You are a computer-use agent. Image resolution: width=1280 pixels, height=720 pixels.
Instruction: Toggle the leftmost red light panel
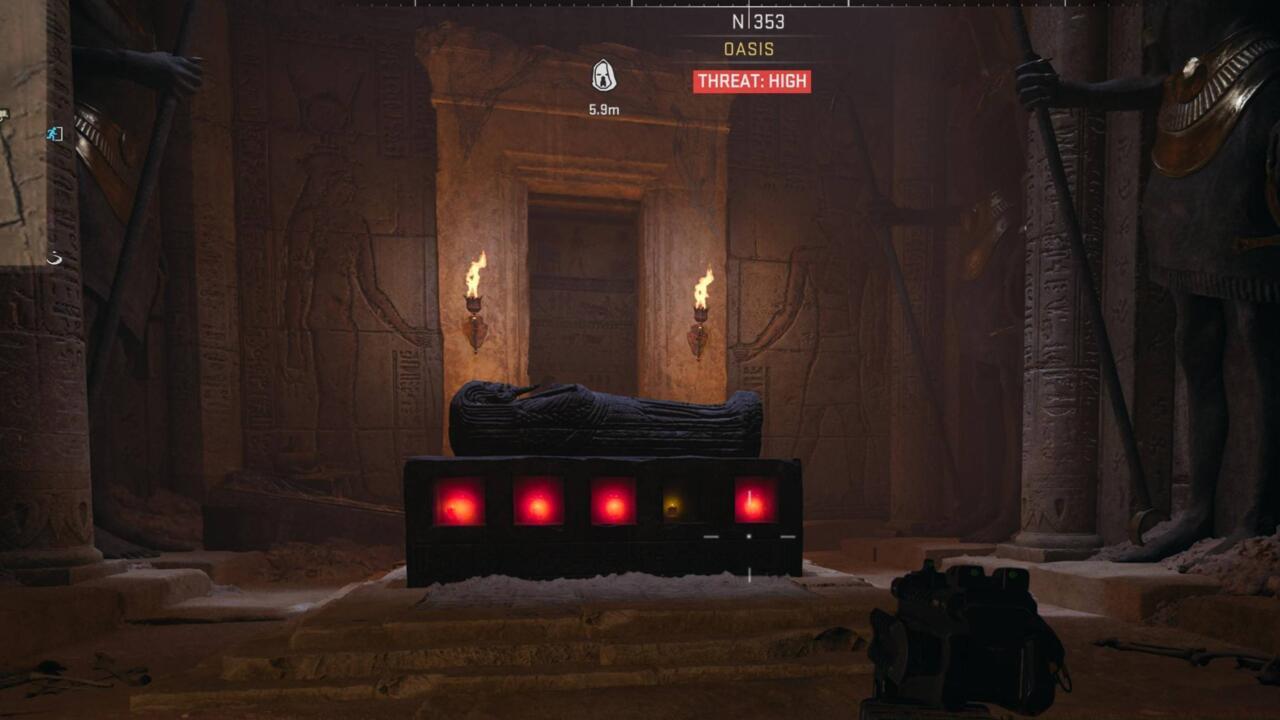click(x=460, y=500)
